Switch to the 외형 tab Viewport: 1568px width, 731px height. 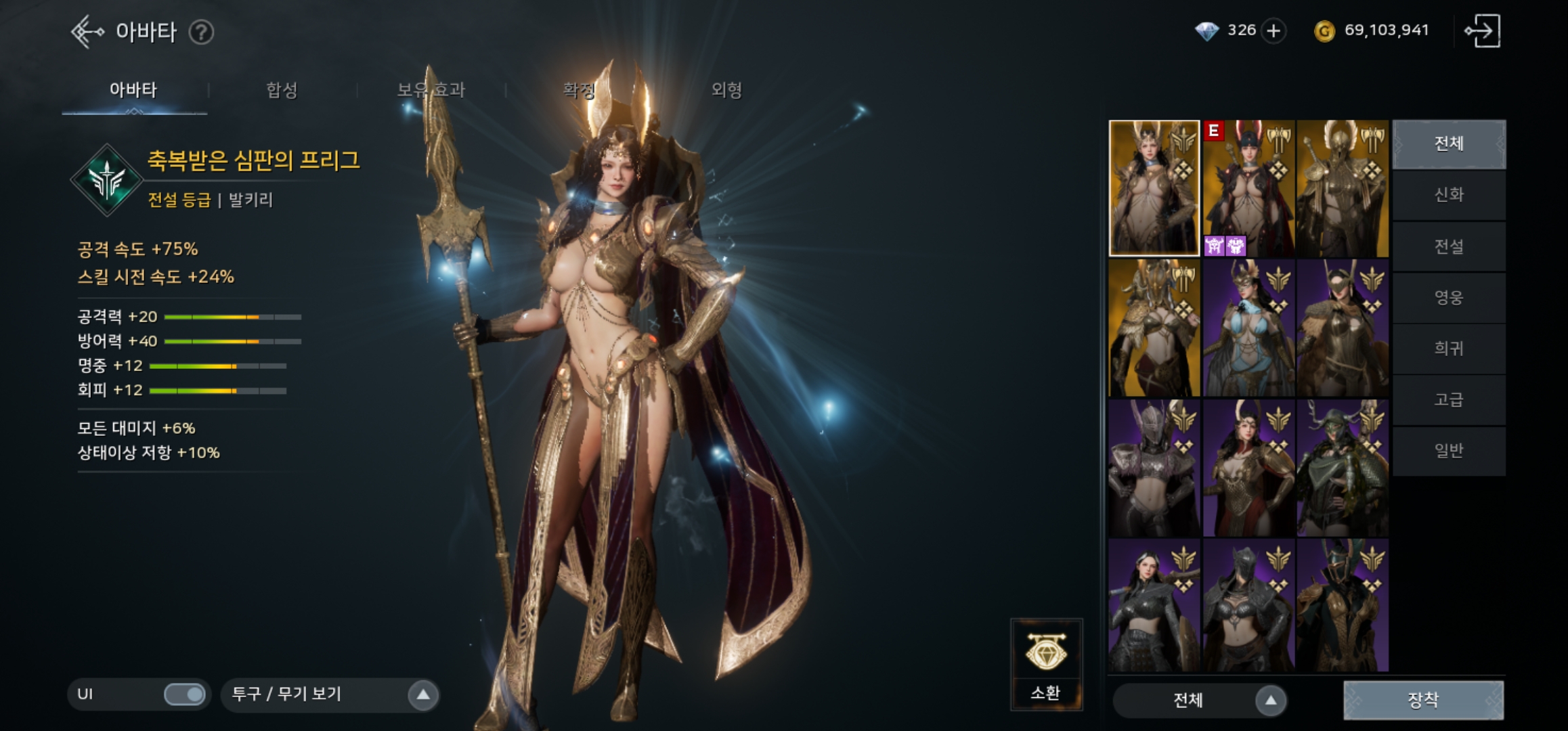pos(726,90)
